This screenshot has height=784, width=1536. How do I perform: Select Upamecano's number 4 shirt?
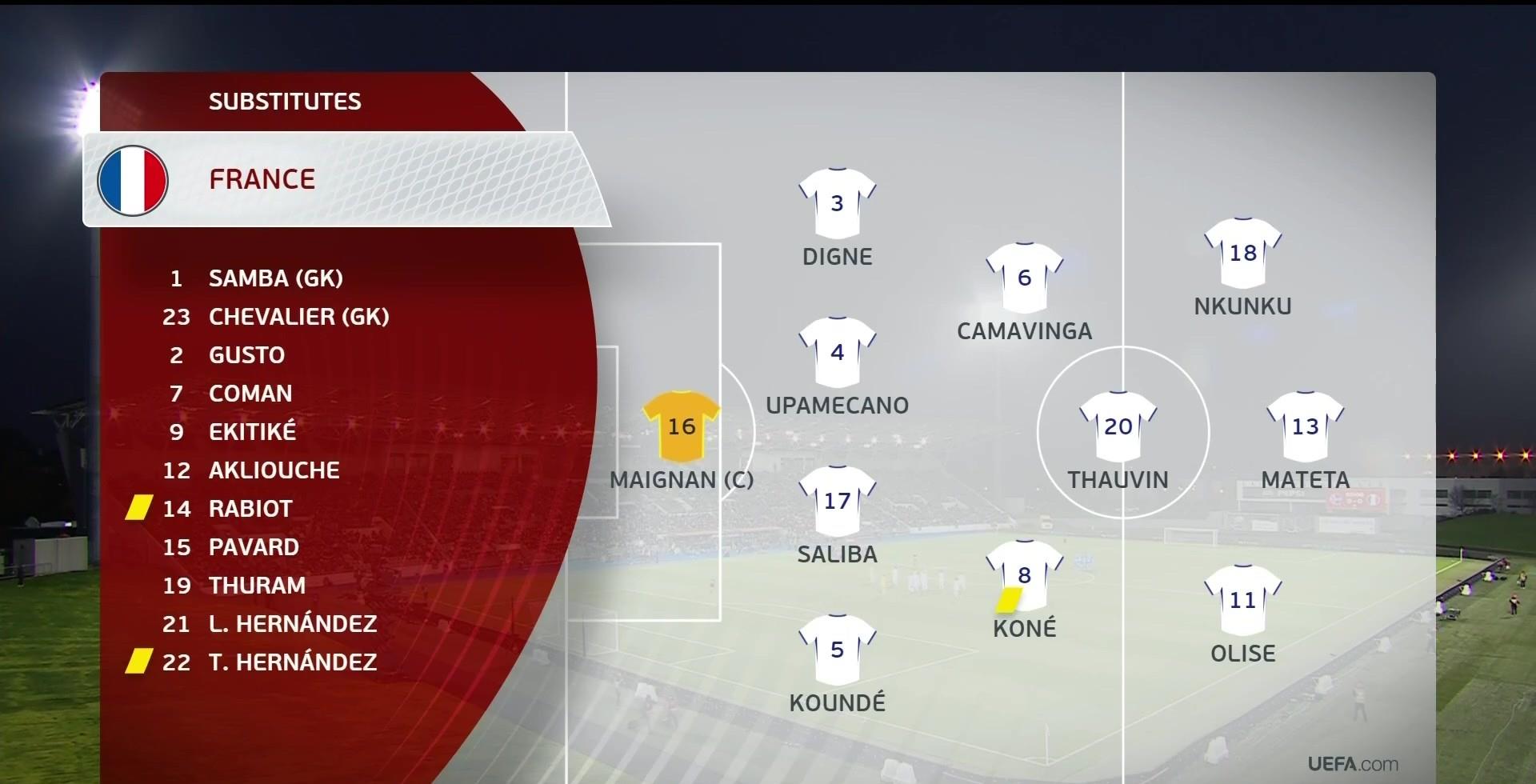pos(837,352)
